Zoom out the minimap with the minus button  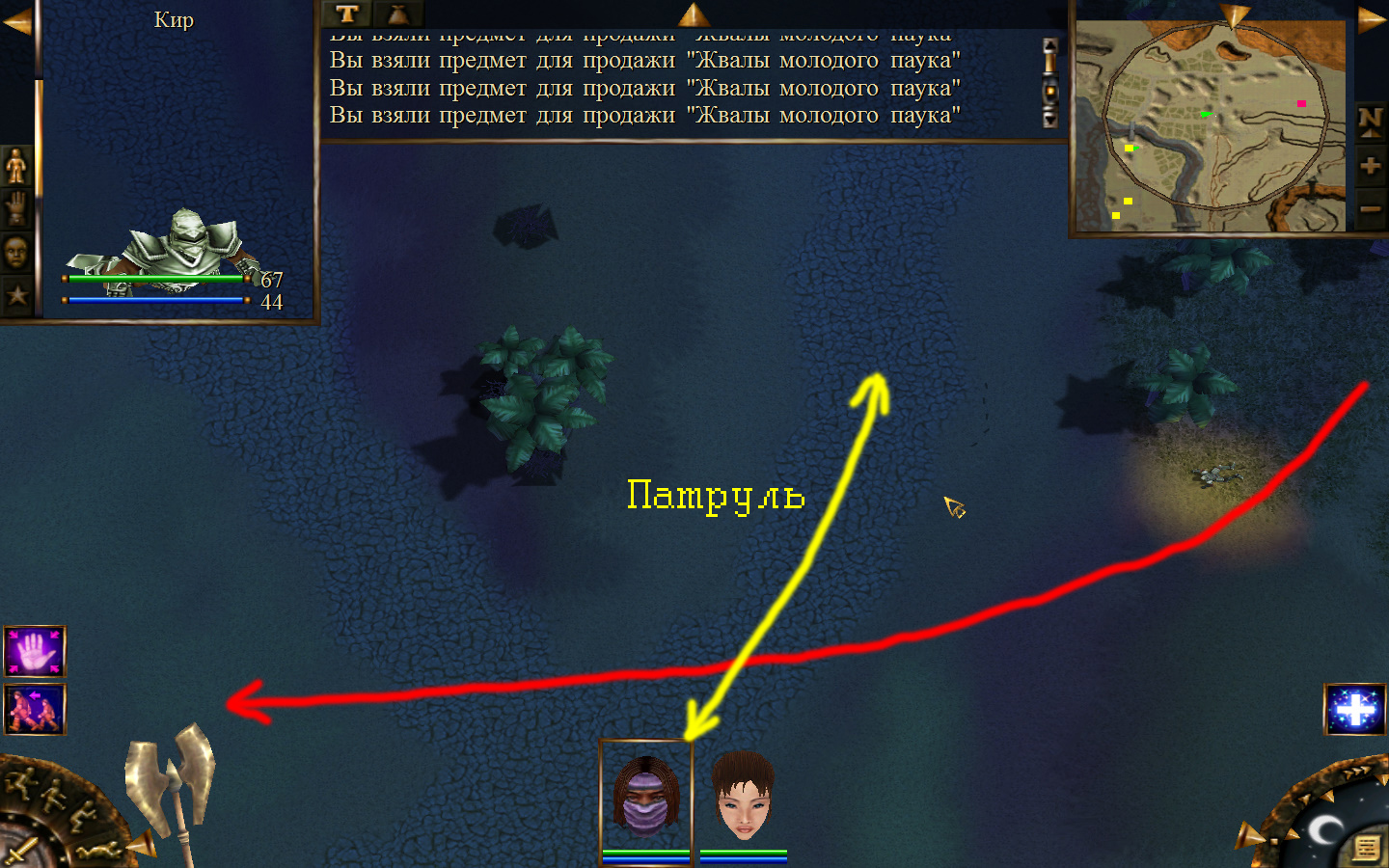[x=1371, y=208]
